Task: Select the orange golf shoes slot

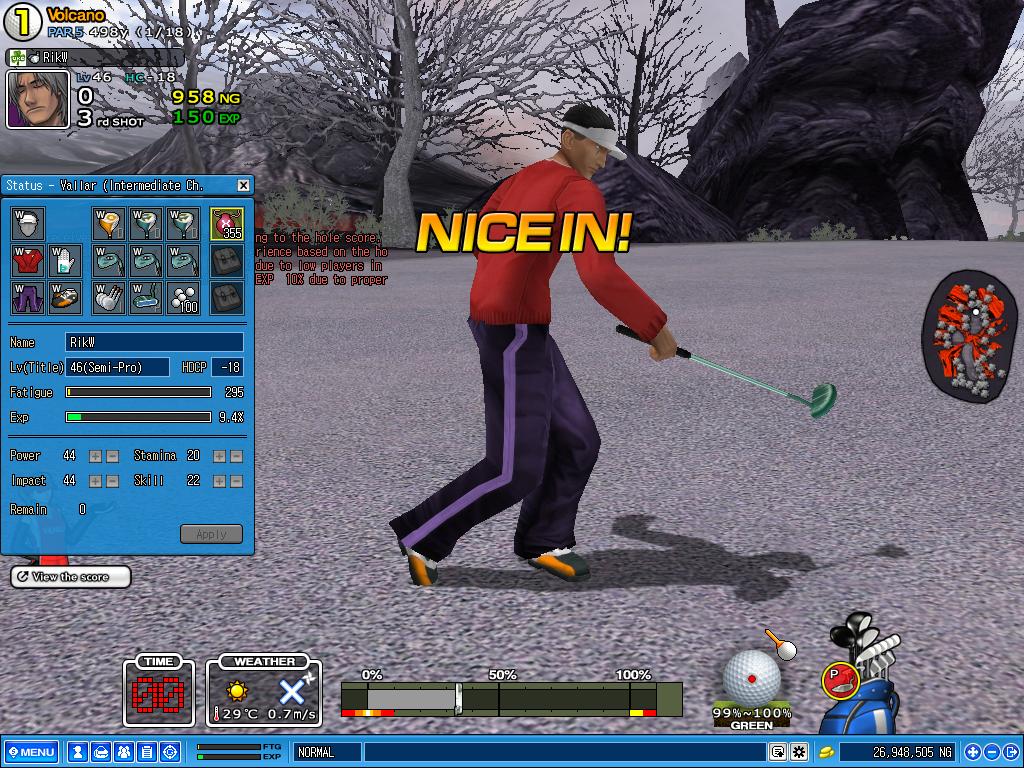Action: [x=65, y=297]
